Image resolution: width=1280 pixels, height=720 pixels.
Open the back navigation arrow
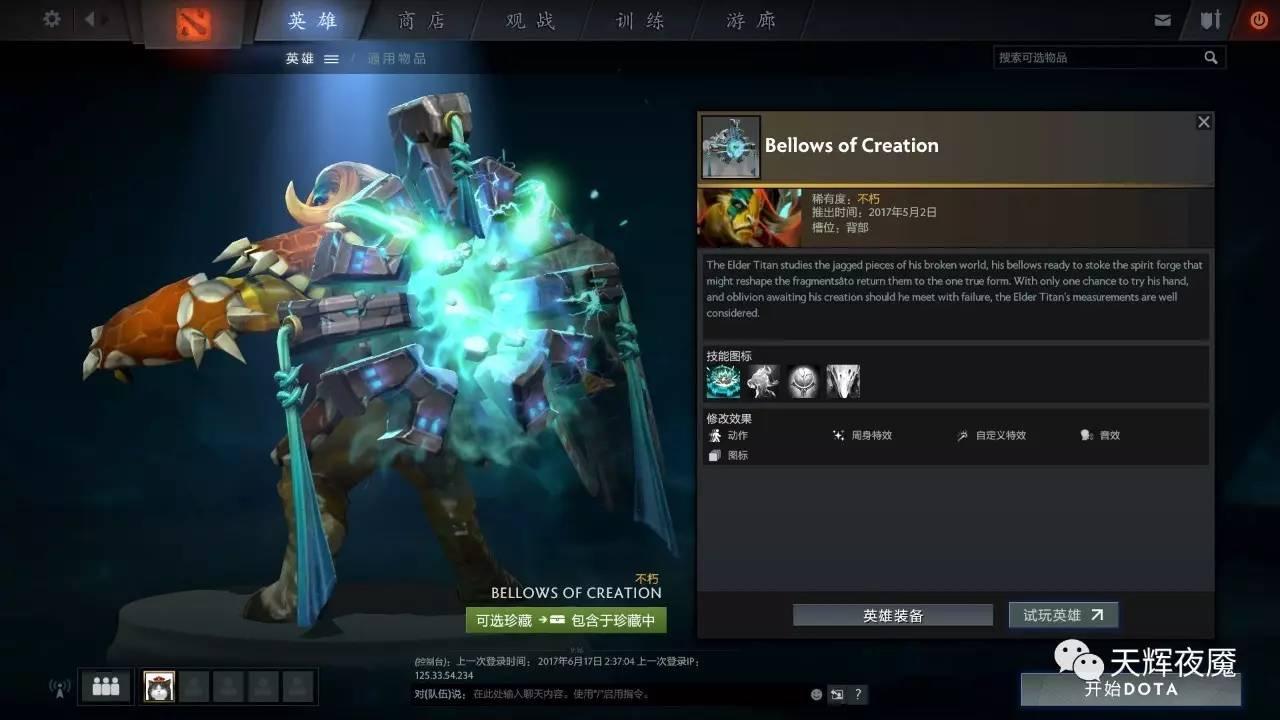pyautogui.click(x=90, y=17)
